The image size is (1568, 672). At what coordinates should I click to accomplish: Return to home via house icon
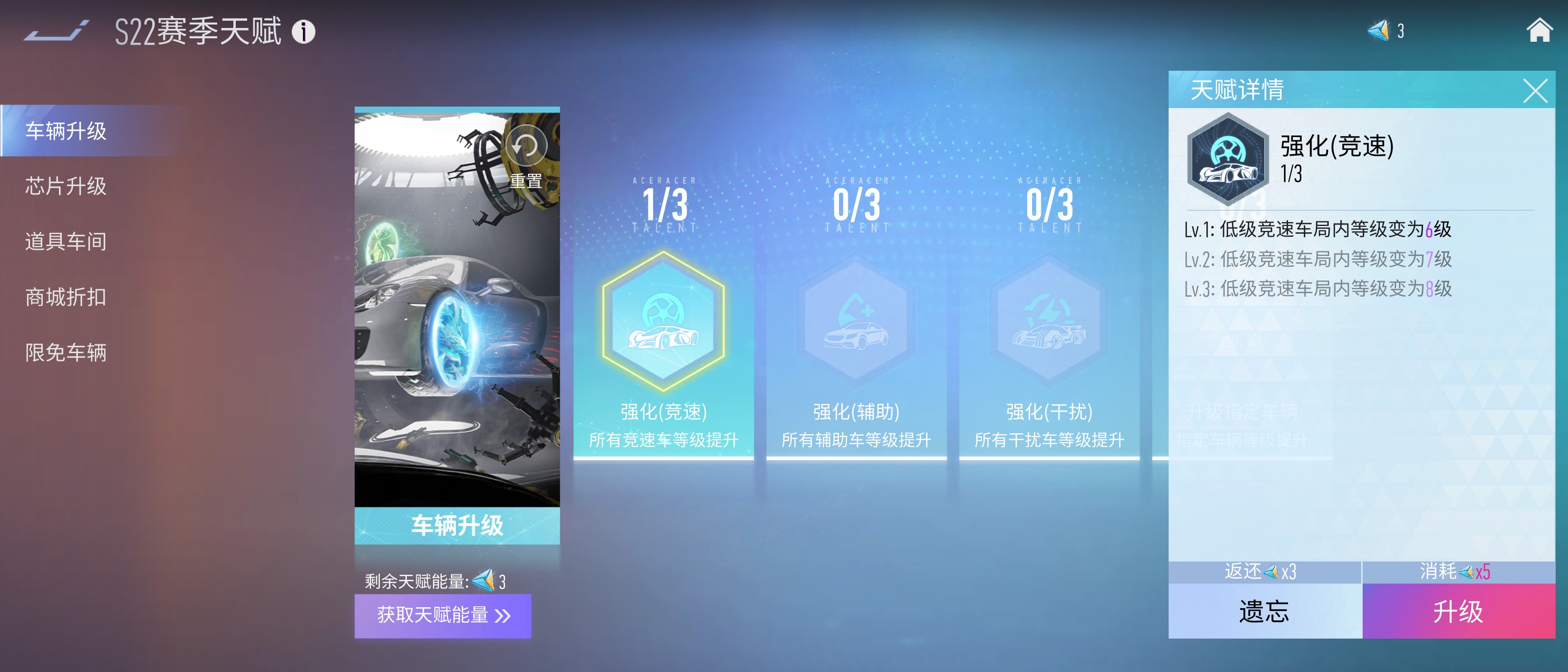1539,30
